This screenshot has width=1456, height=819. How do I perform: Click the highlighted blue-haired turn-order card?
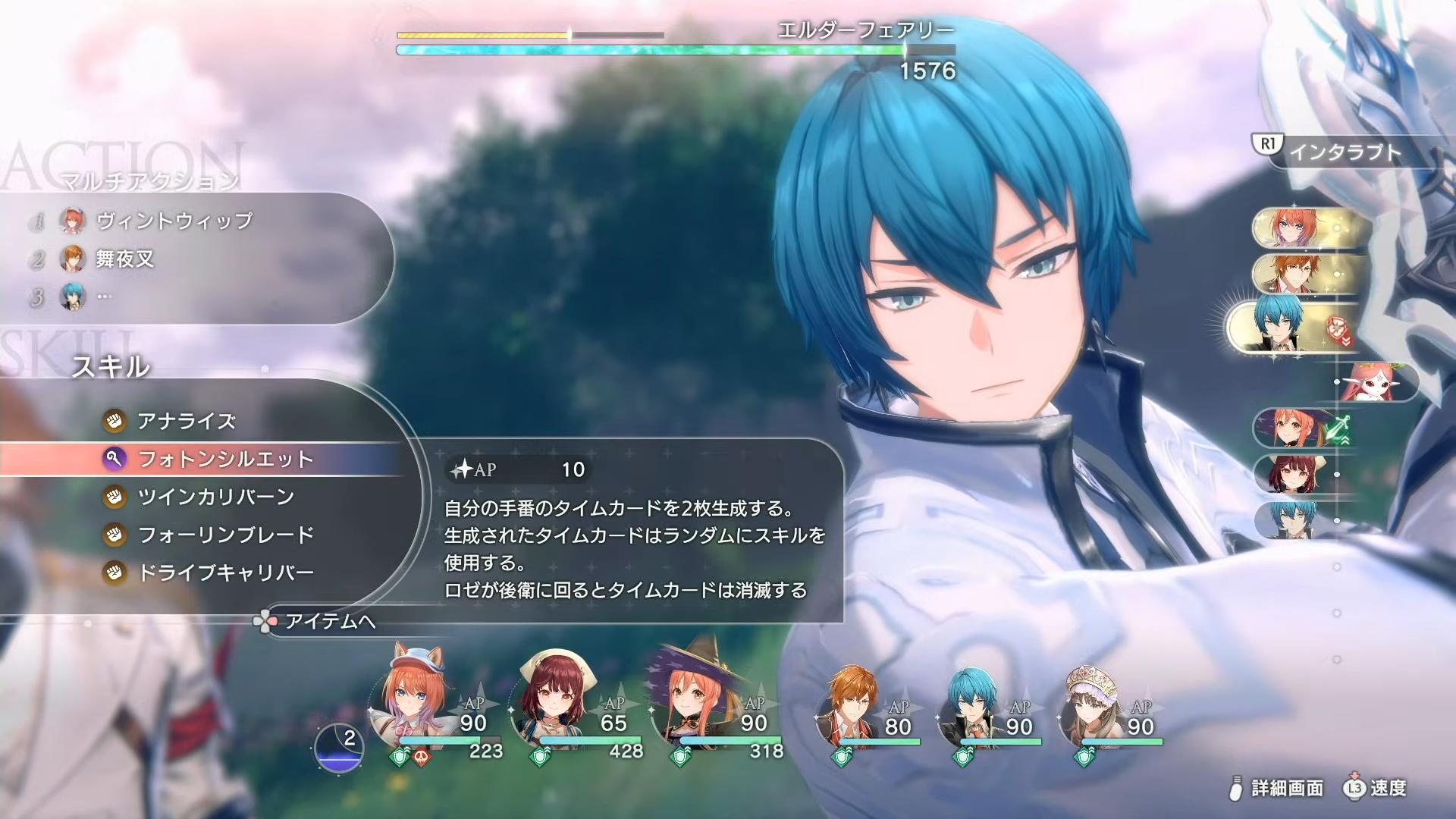tap(1289, 327)
